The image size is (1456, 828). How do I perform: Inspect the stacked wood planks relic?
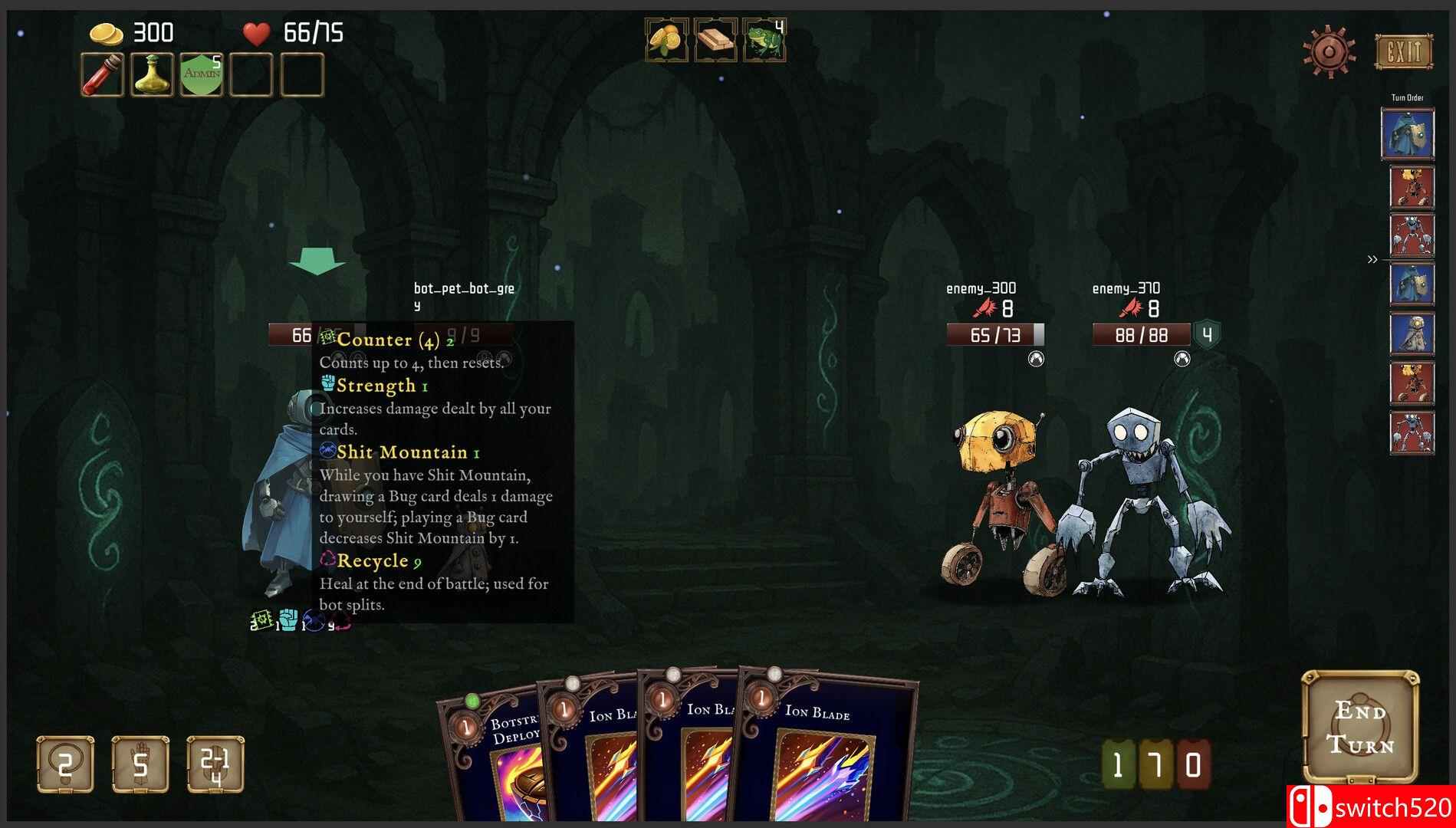click(715, 40)
